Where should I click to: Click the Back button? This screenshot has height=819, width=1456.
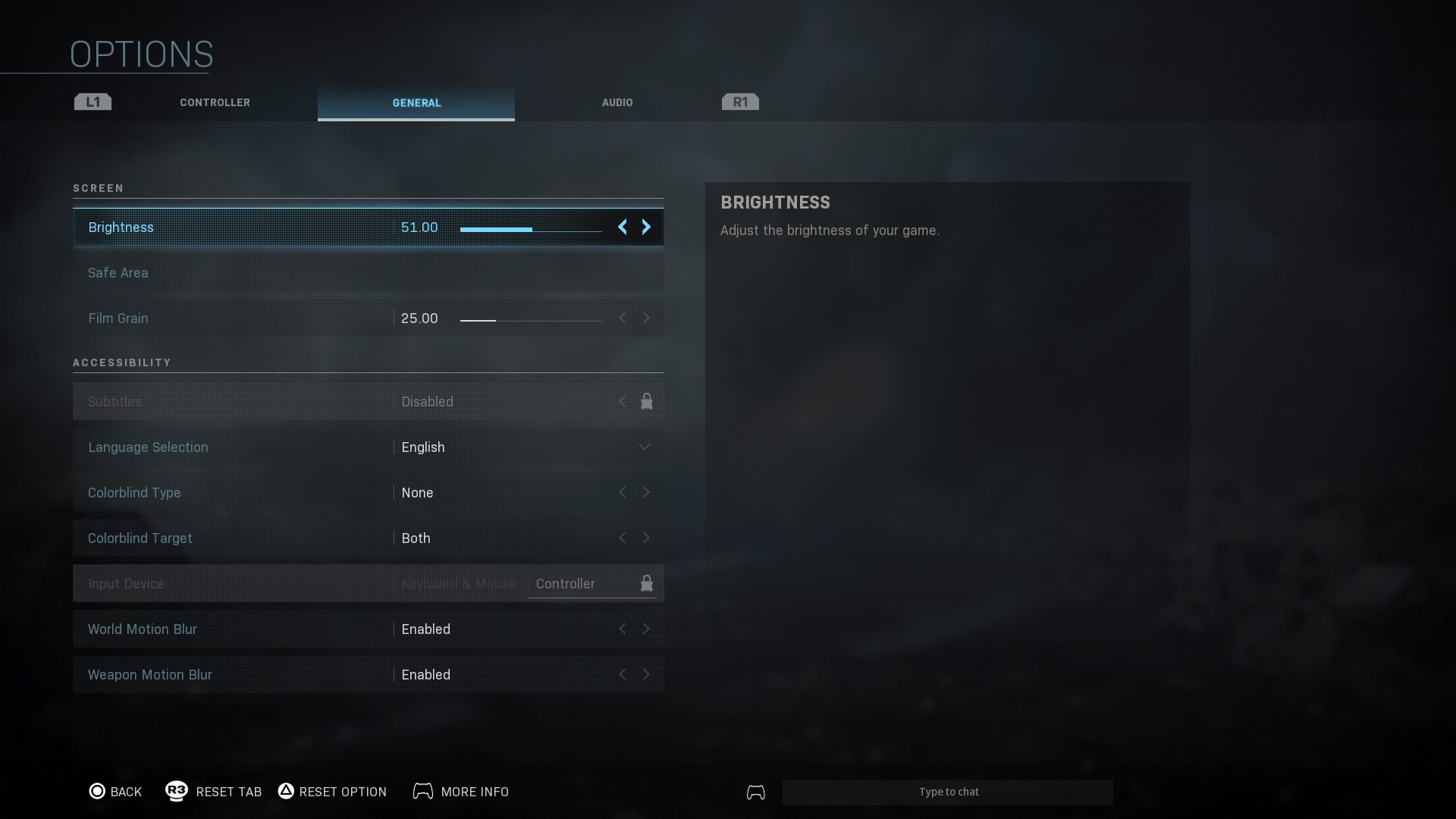click(x=127, y=791)
